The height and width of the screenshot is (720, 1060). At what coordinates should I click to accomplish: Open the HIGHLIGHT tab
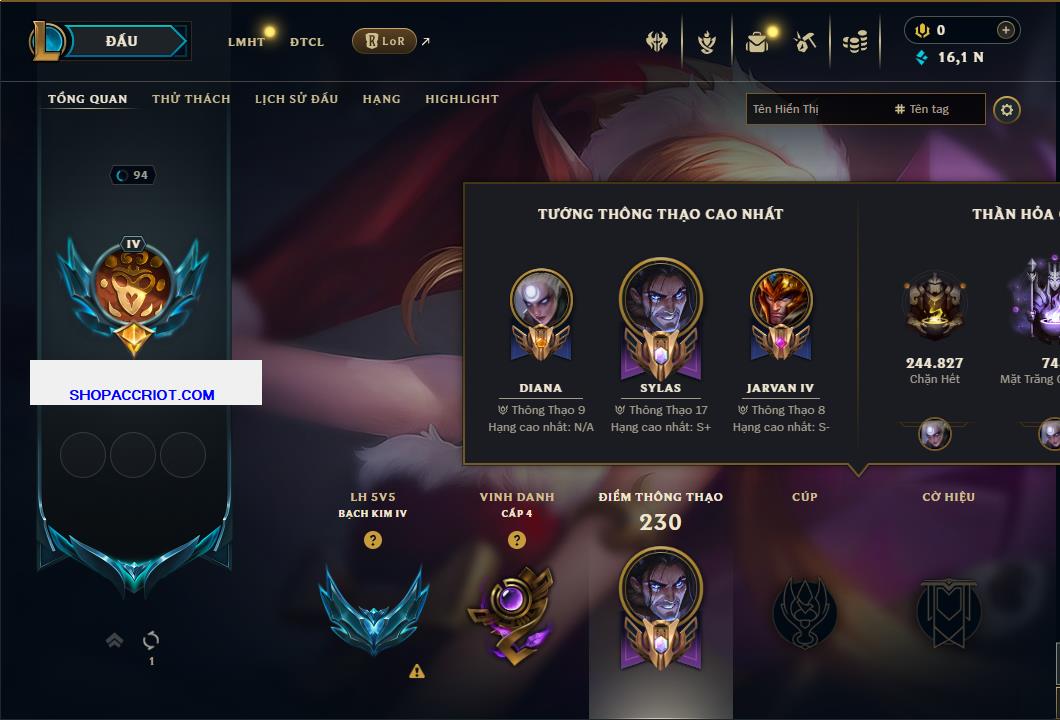point(461,99)
